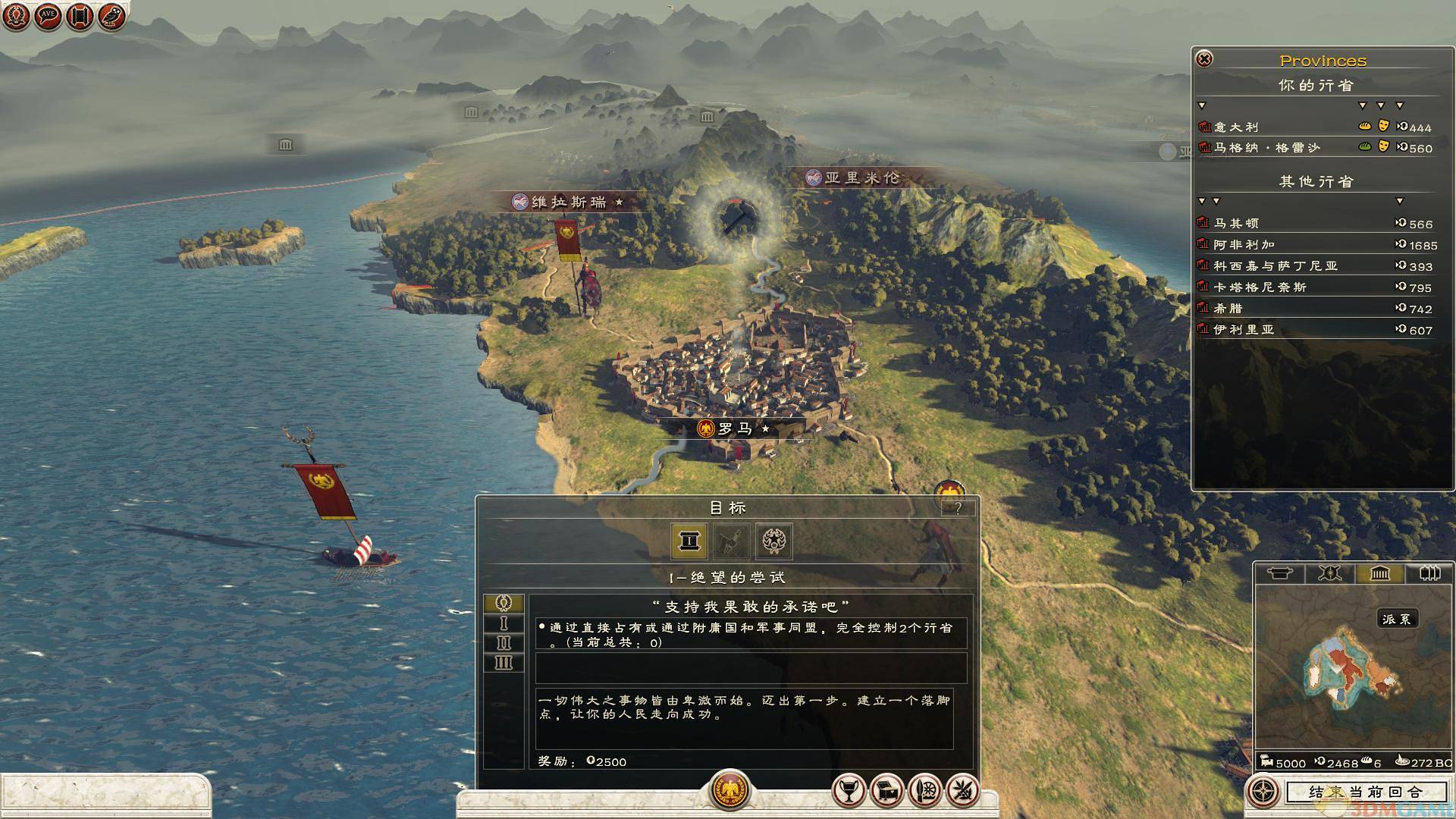1456x819 pixels.
Task: Open the victory conditions wreath icon in objectives panel
Action: point(772,541)
